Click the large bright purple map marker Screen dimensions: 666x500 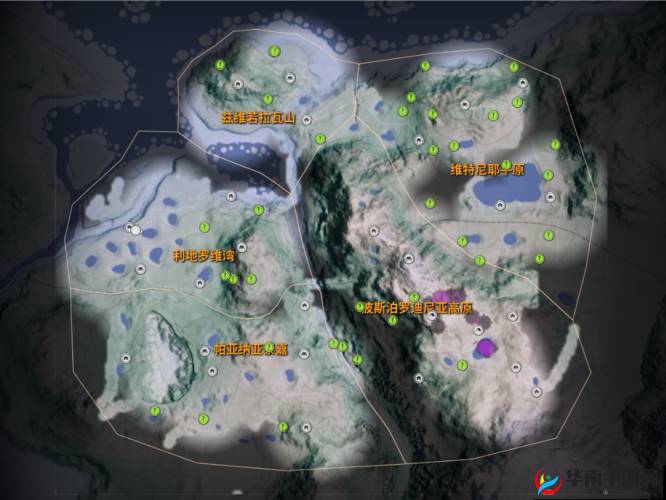click(487, 347)
